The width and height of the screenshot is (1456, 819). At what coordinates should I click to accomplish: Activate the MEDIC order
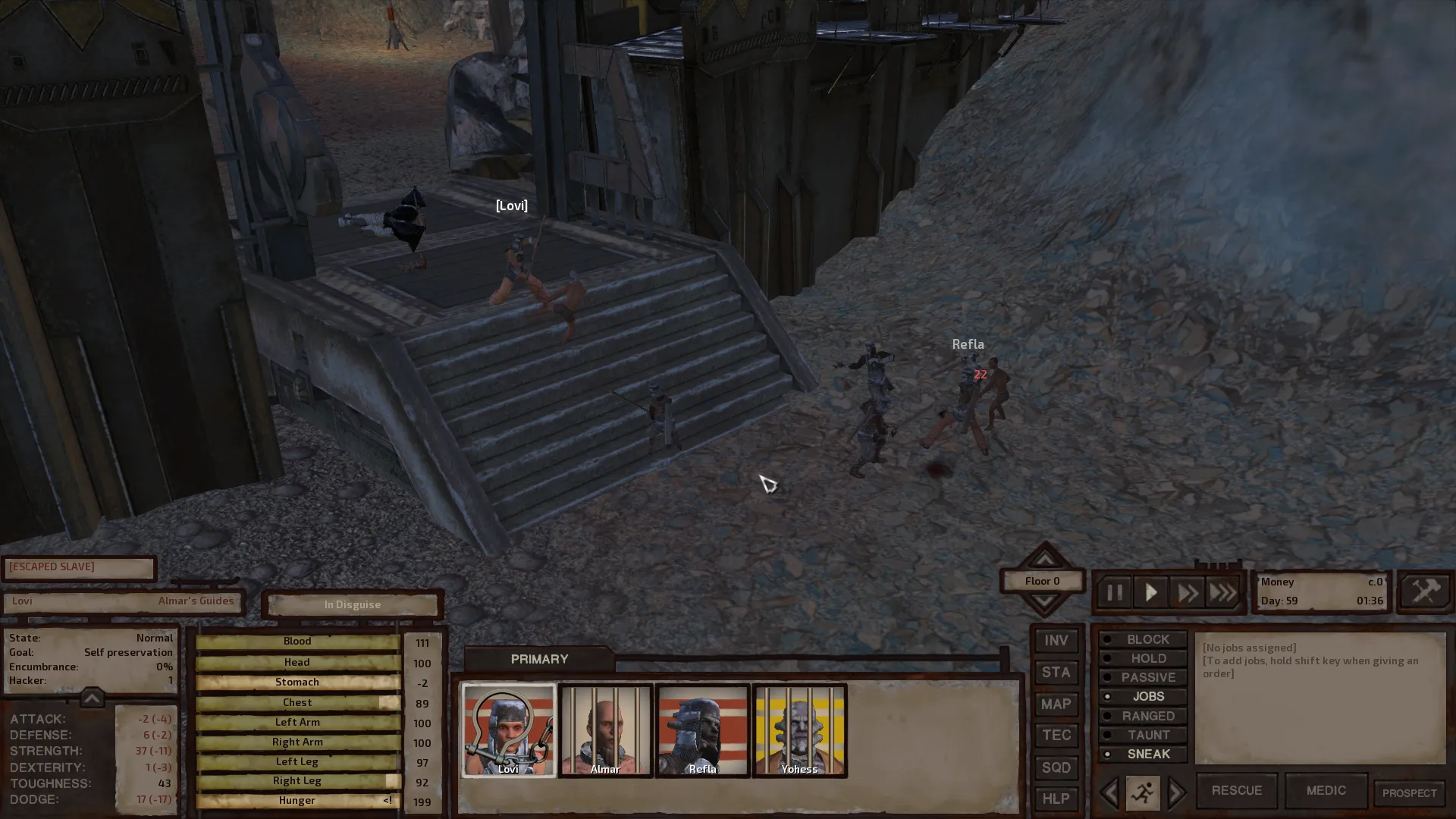click(1326, 790)
